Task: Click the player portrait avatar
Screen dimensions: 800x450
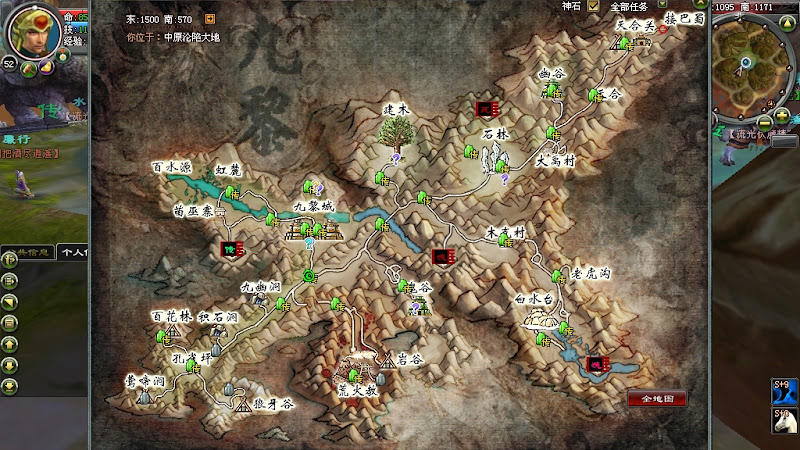Action: pyautogui.click(x=34, y=30)
